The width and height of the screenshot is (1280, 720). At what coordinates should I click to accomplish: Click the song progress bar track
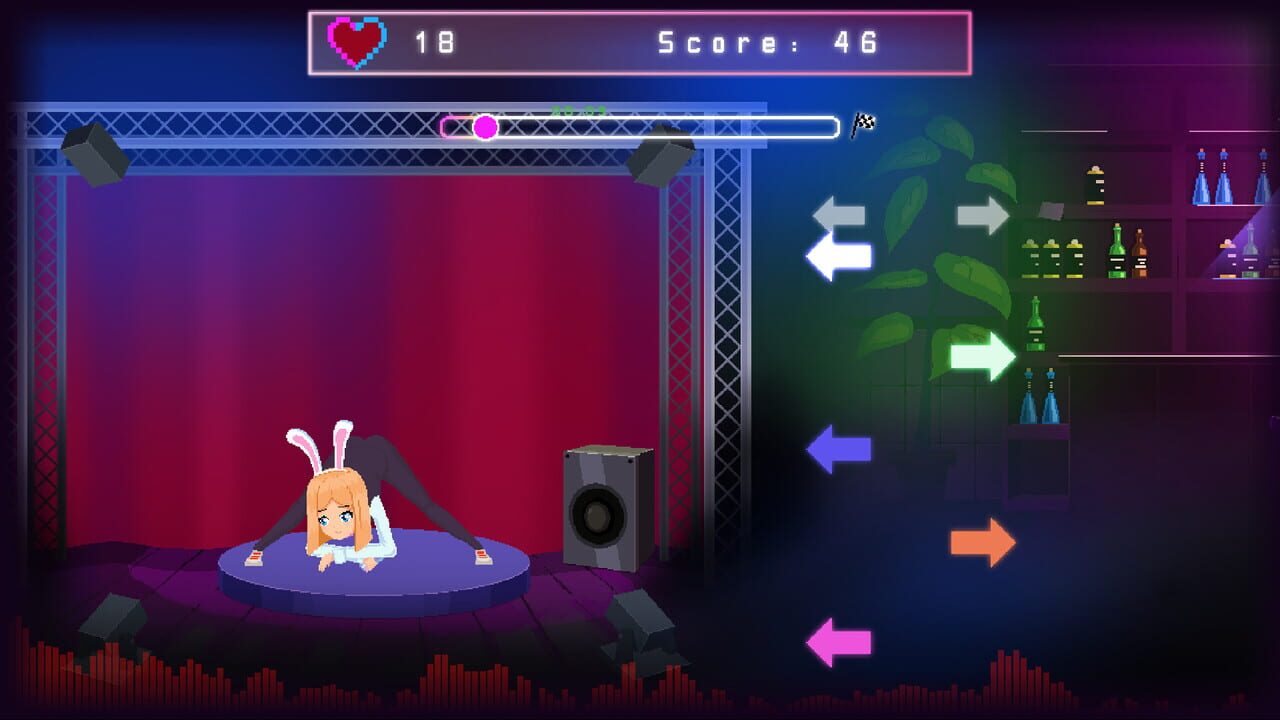[x=640, y=126]
